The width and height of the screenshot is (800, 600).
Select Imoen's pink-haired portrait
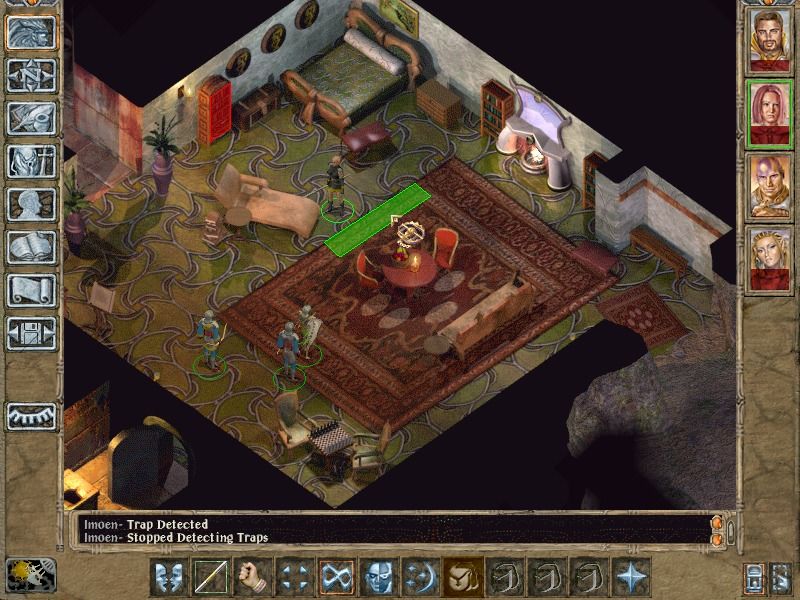tap(769, 113)
